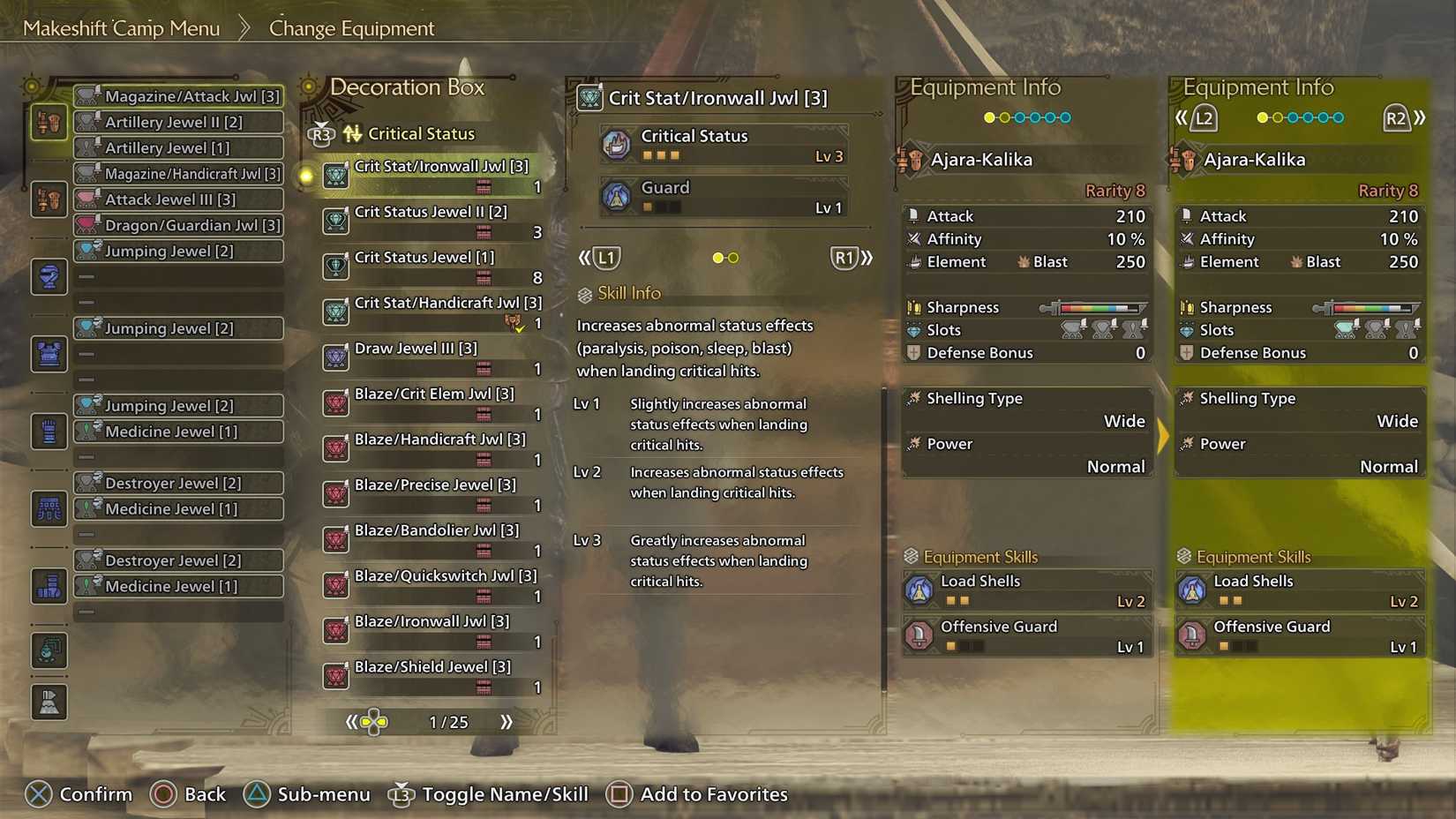Select the Crit Status Jewel II decoration

click(432, 221)
